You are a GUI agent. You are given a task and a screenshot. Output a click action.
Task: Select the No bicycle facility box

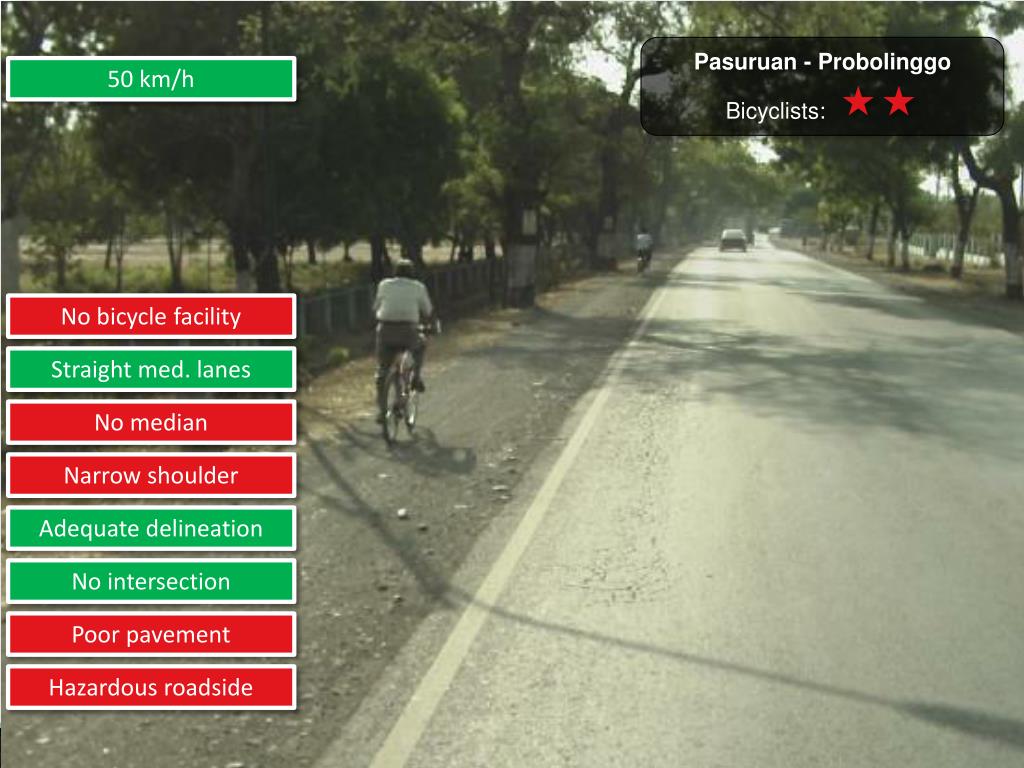[151, 317]
